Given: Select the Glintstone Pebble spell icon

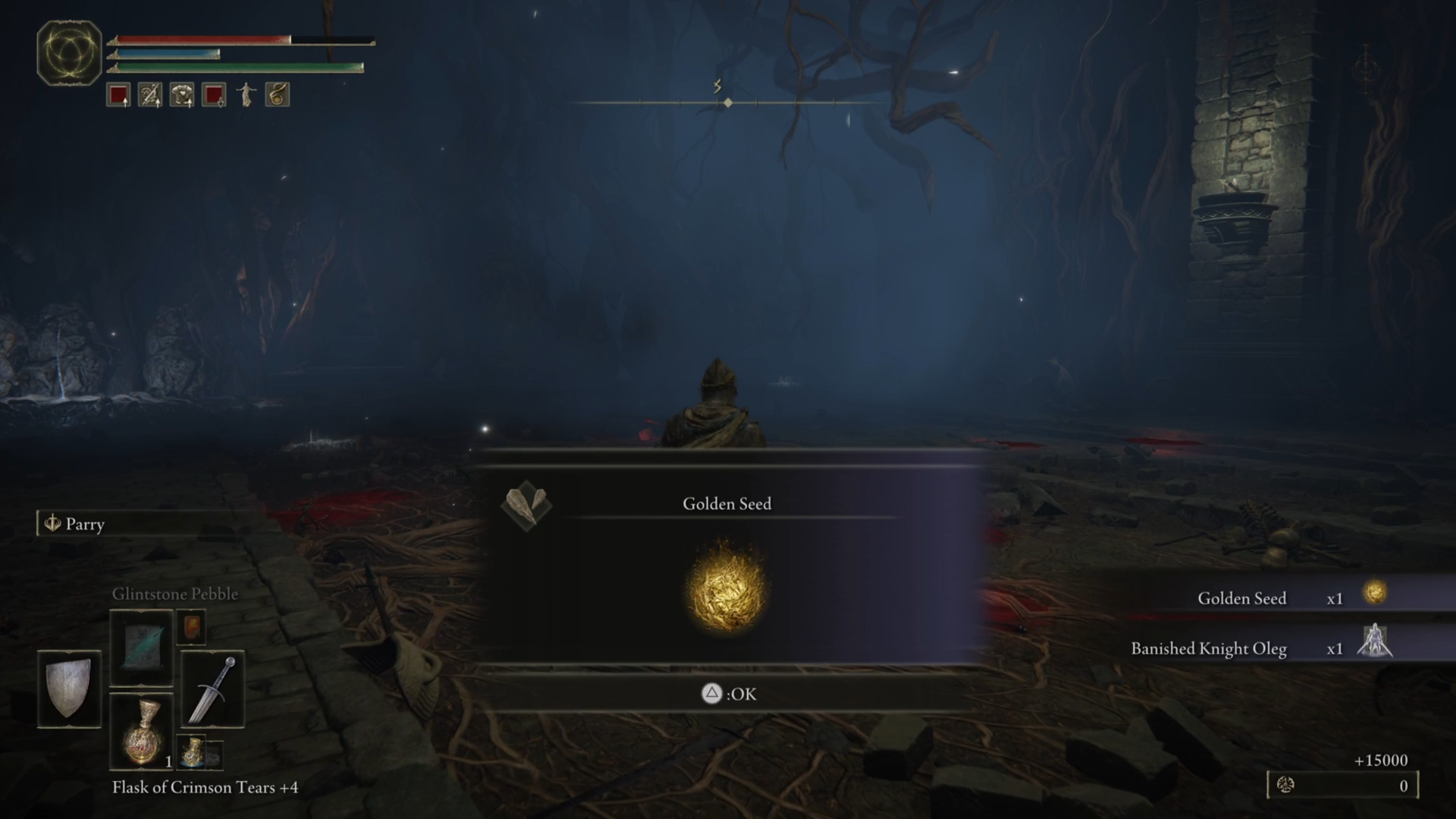Looking at the screenshot, I should [x=141, y=647].
